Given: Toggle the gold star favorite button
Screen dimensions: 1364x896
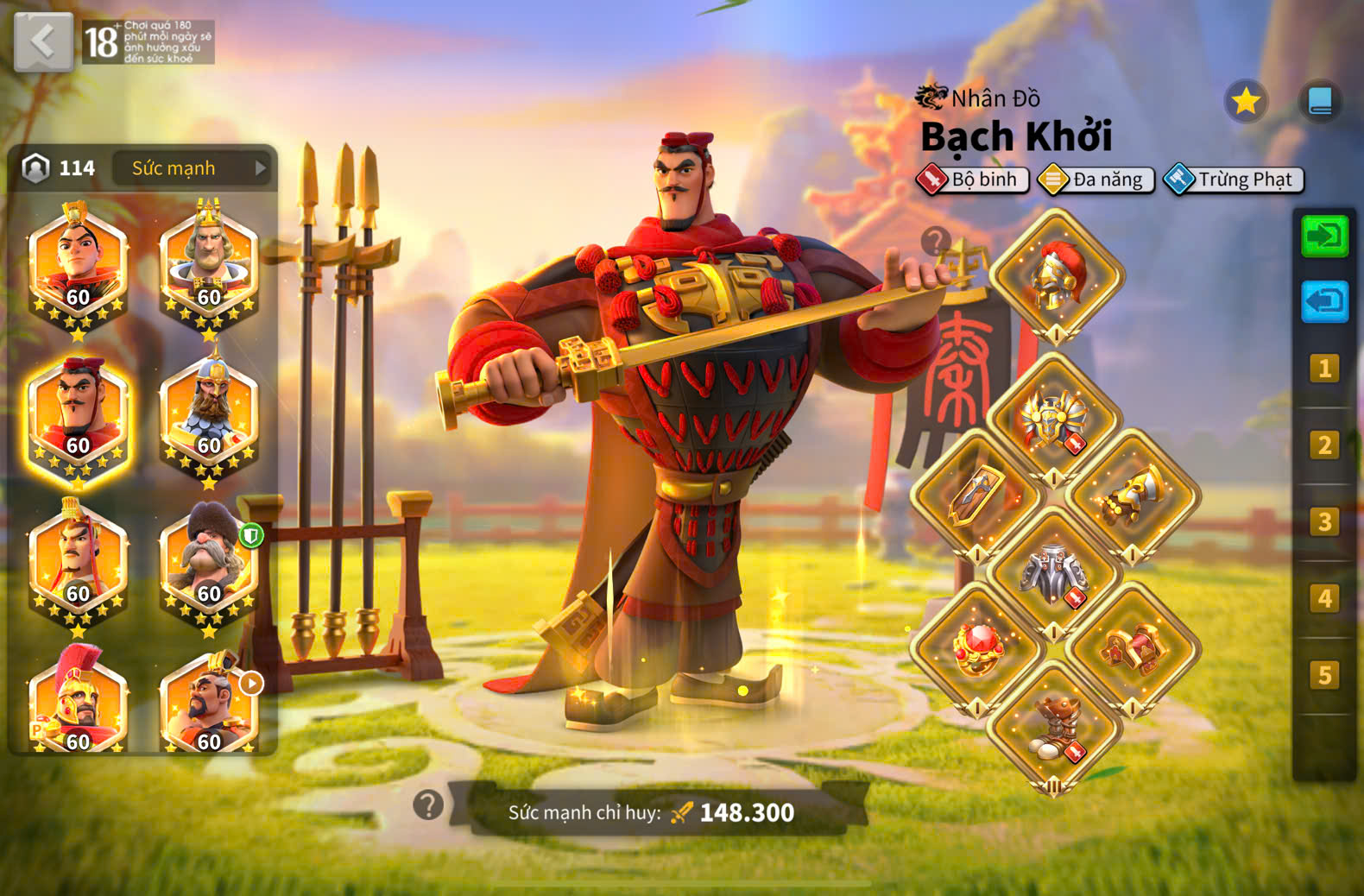Looking at the screenshot, I should pyautogui.click(x=1245, y=102).
